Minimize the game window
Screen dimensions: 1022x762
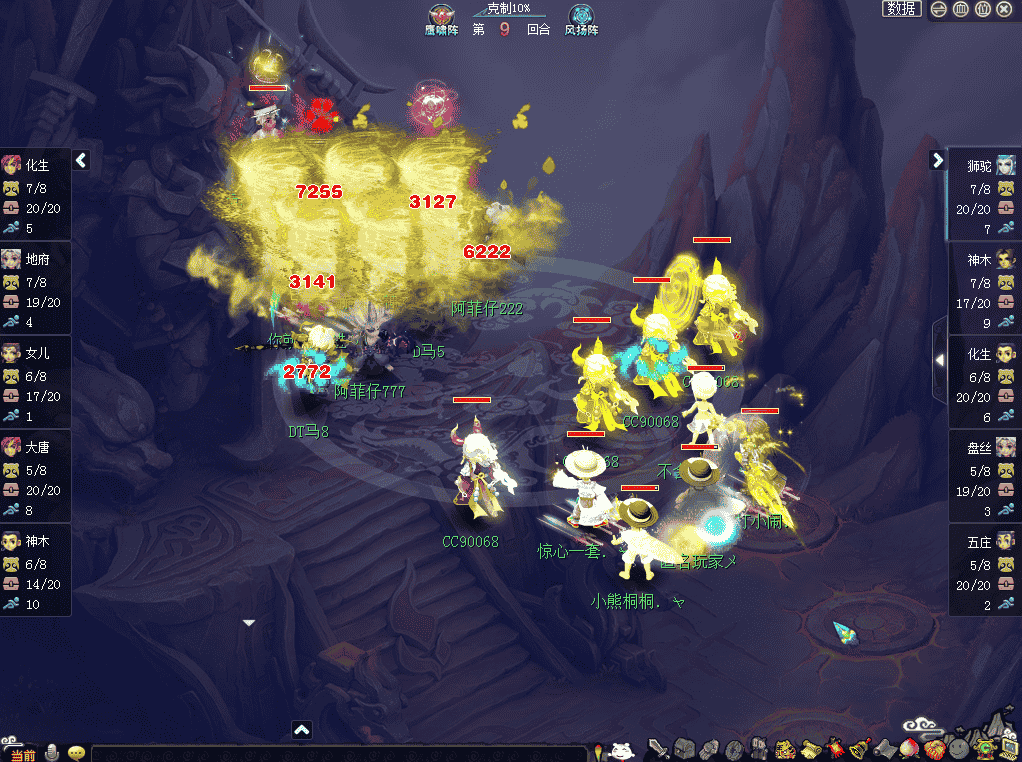coord(939,9)
